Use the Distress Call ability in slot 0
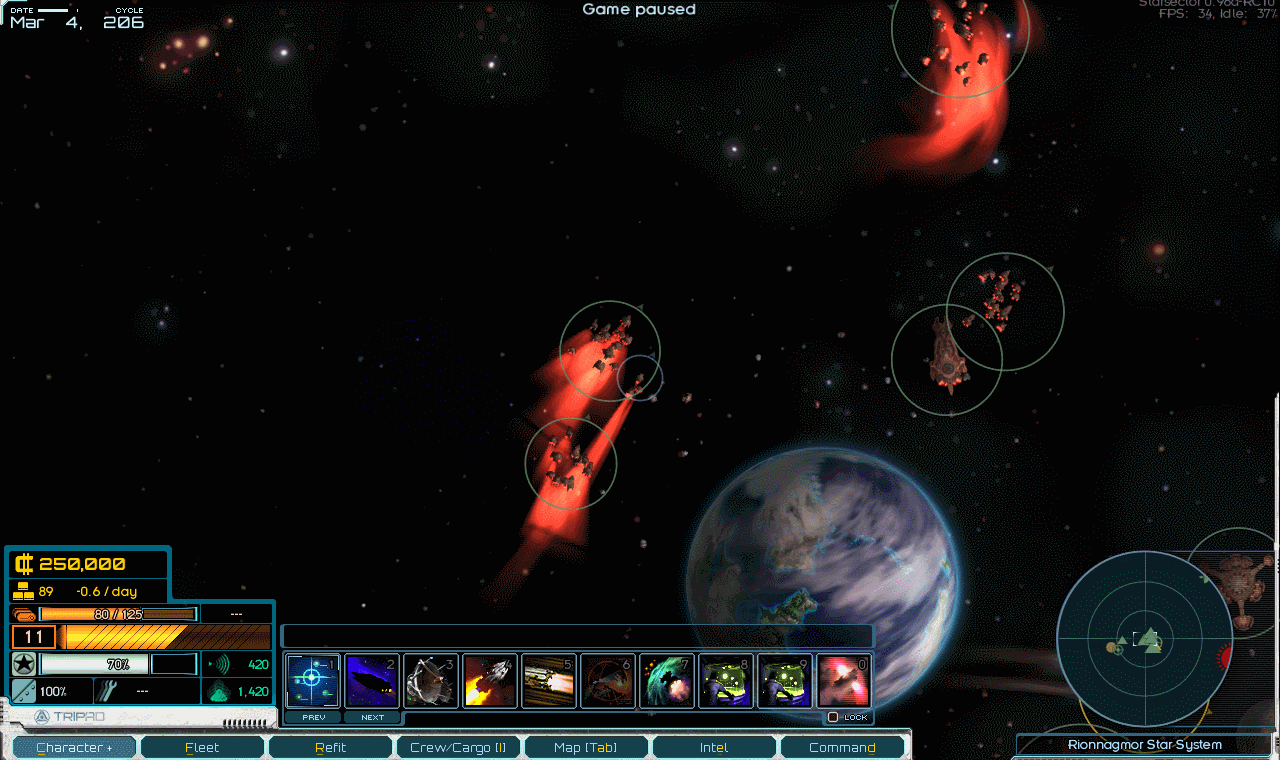Viewport: 1280px width, 760px height. 843,680
